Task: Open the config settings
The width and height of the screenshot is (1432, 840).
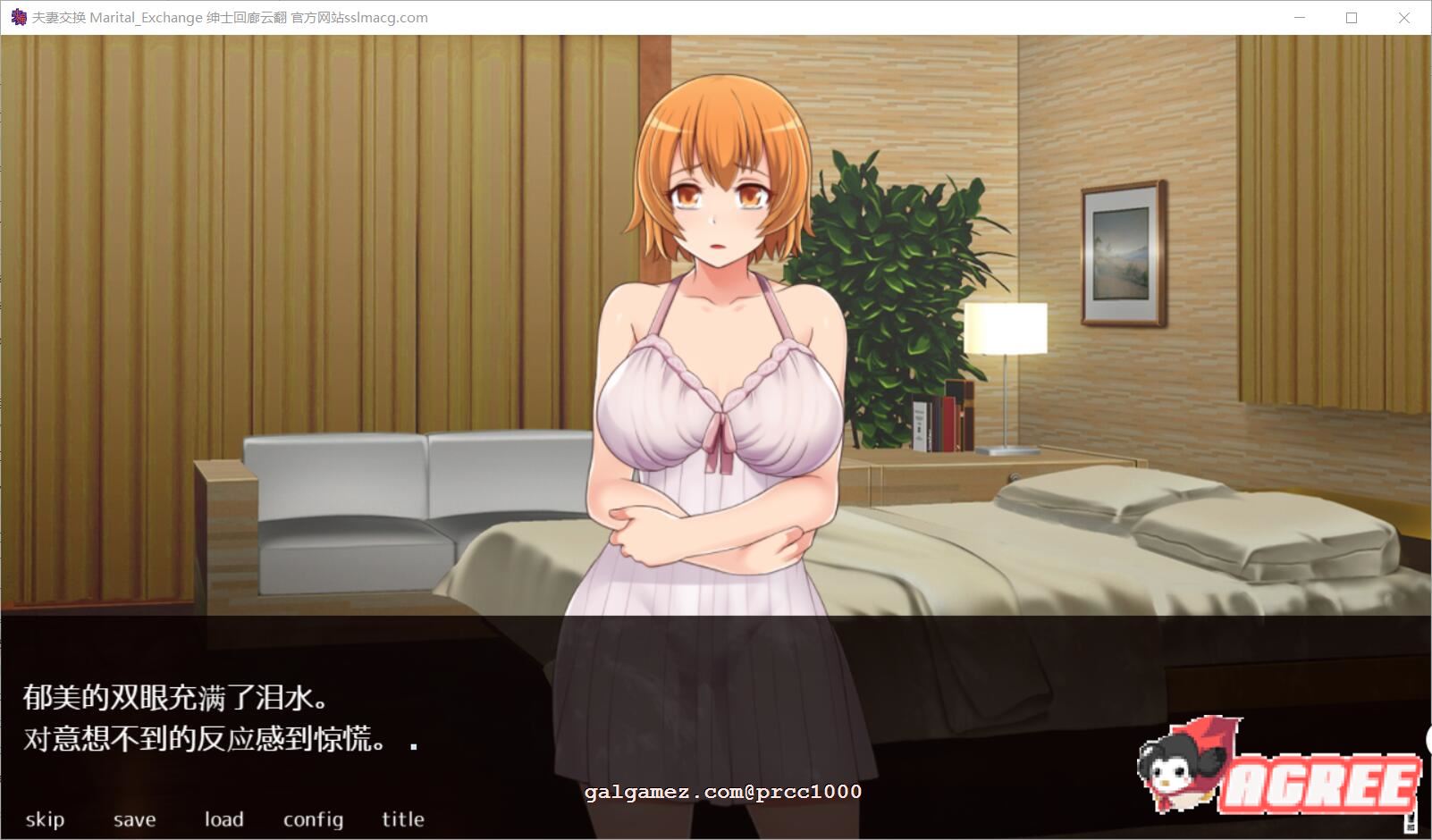Action: (313, 819)
